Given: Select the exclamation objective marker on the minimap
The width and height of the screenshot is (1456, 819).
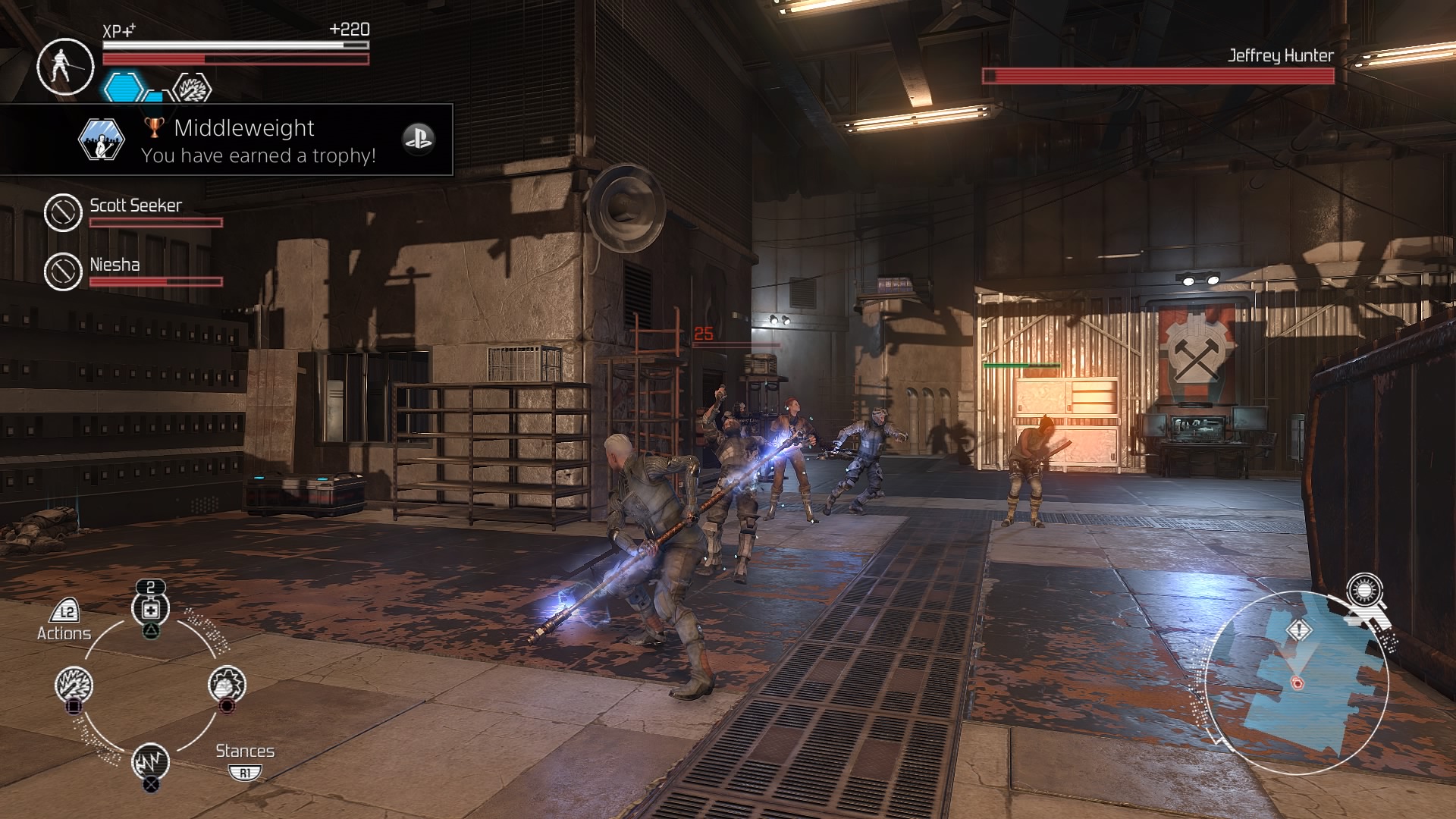Looking at the screenshot, I should pyautogui.click(x=1299, y=629).
